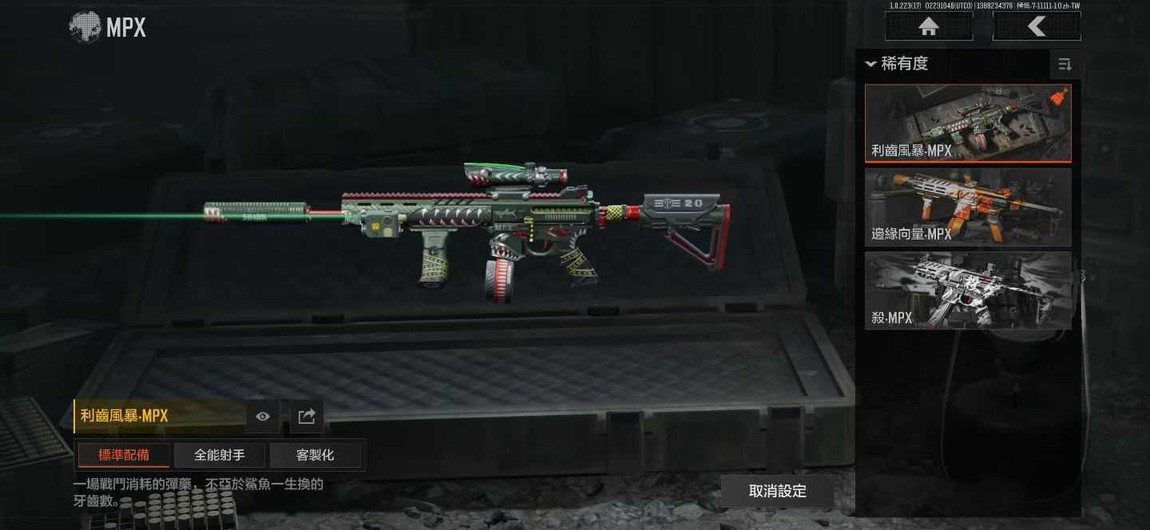Share the weapon blueprint
This screenshot has width=1150, height=530.
pyautogui.click(x=307, y=416)
